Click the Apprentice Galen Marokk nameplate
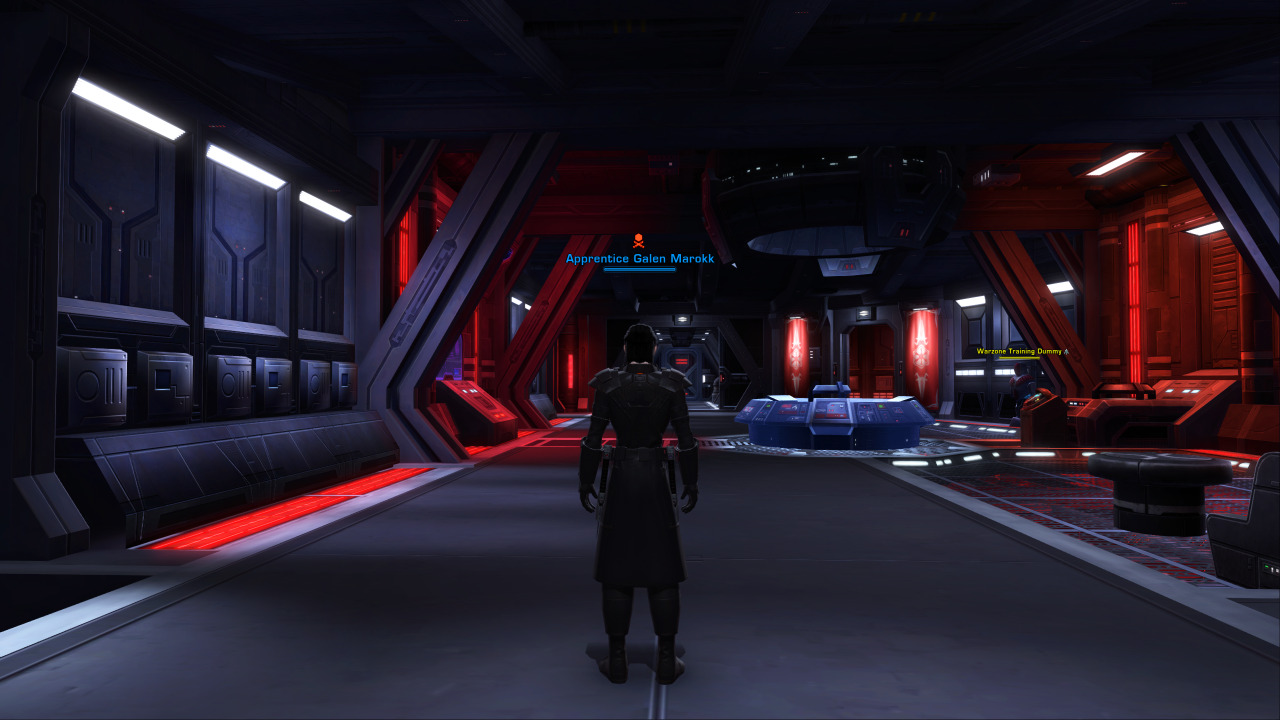Screen dimensions: 1280x720 [x=640, y=258]
